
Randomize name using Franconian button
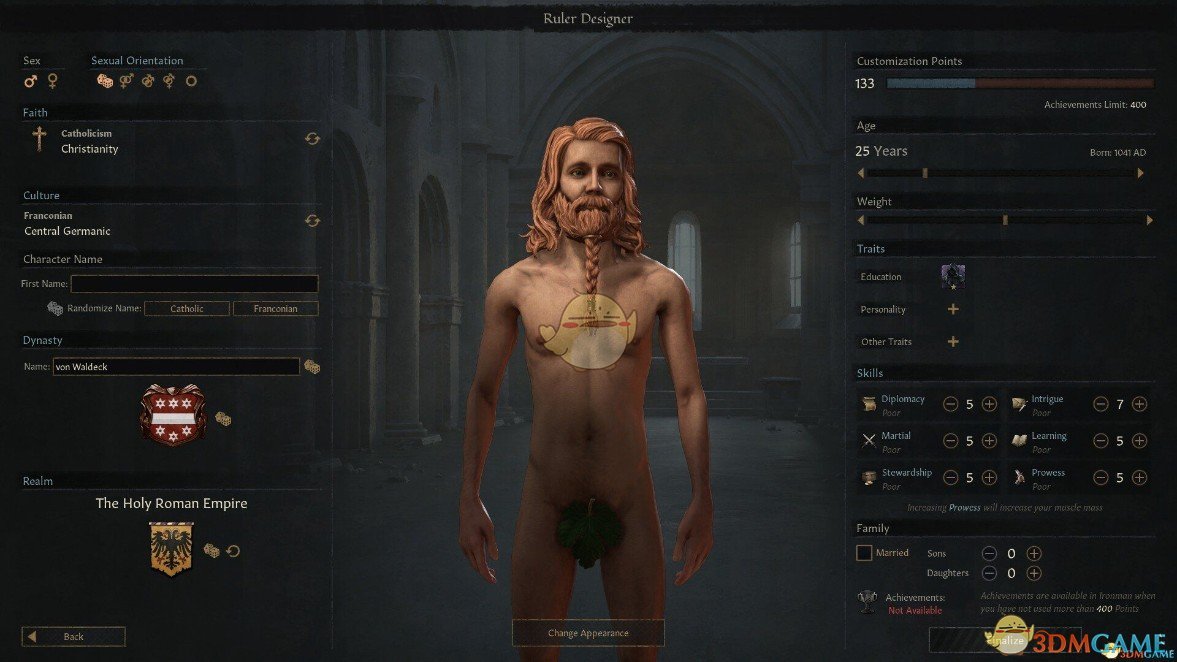pyautogui.click(x=275, y=309)
